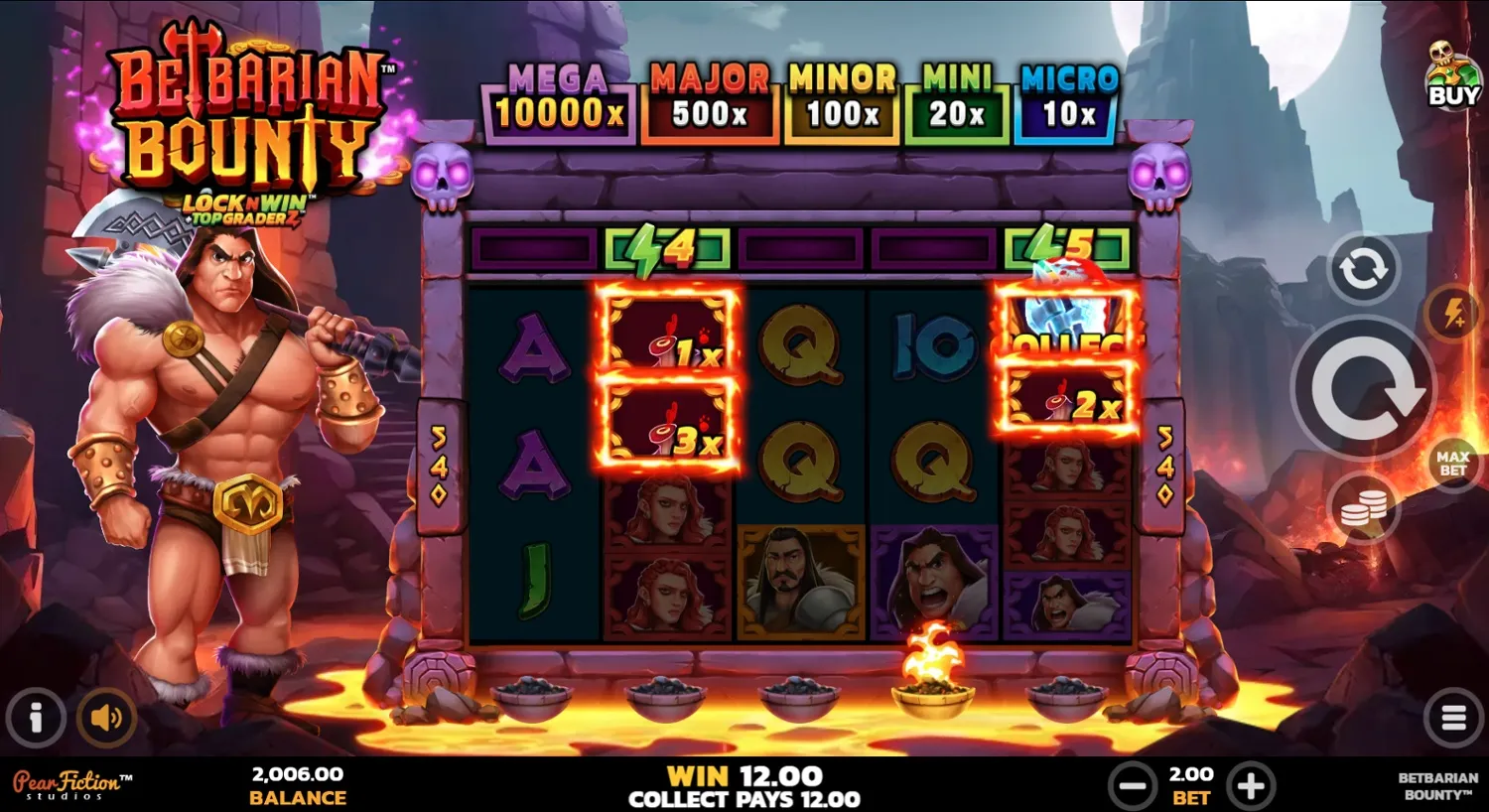The image size is (1489, 812).
Task: Click the MAX BET icon
Action: pos(1450,461)
